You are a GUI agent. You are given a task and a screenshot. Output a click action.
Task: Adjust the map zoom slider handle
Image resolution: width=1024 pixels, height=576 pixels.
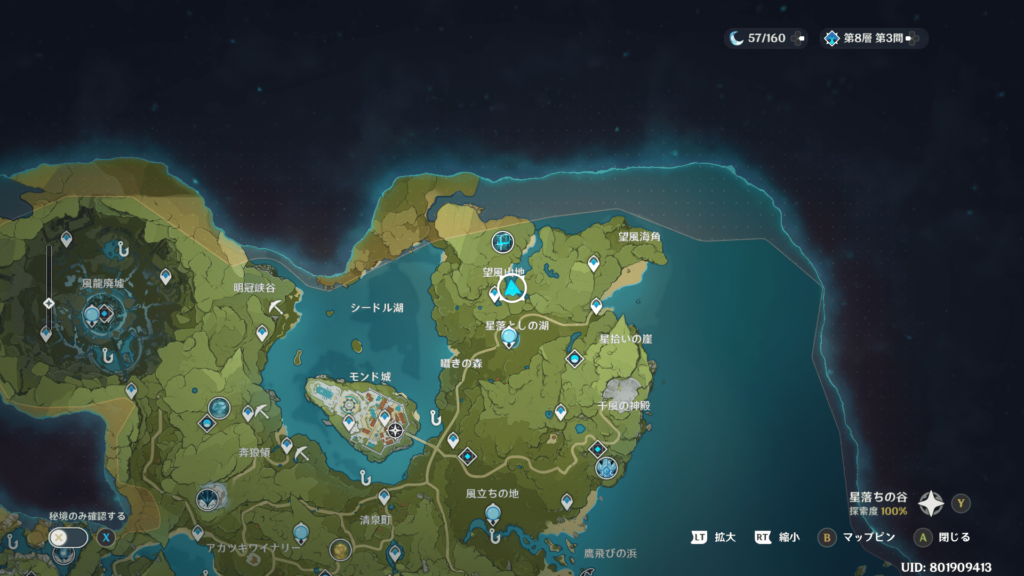49,303
